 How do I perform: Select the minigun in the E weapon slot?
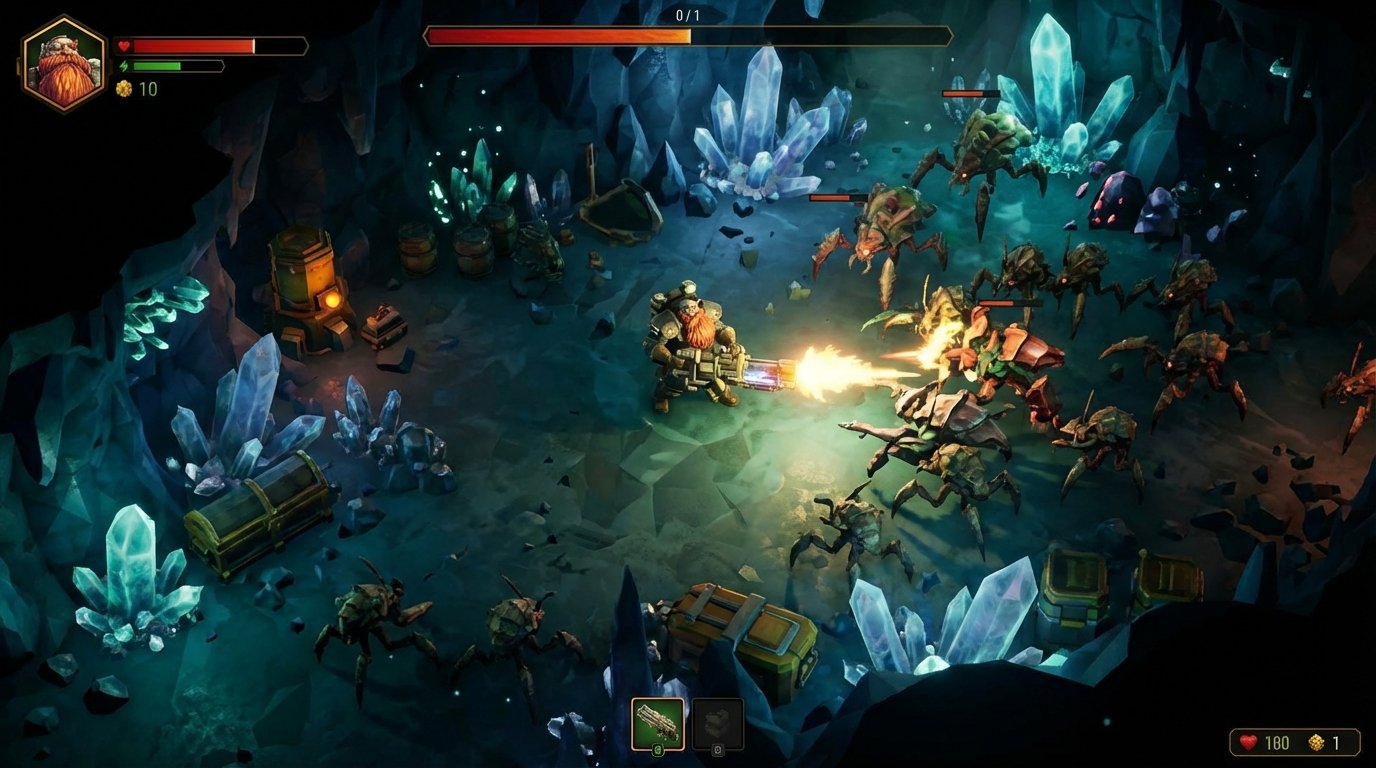tap(657, 722)
